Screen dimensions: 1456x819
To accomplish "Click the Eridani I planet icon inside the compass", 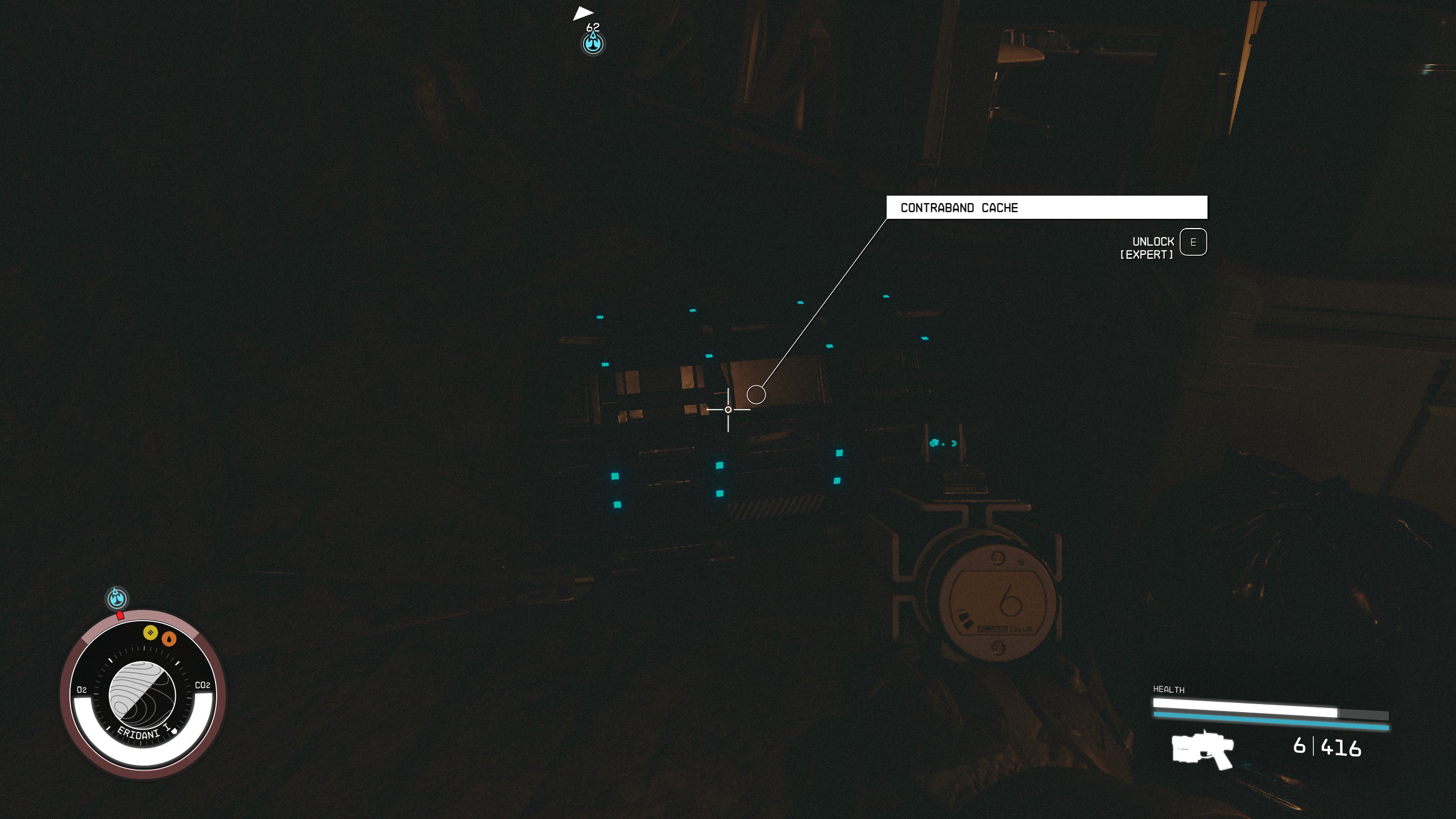I will tap(142, 692).
